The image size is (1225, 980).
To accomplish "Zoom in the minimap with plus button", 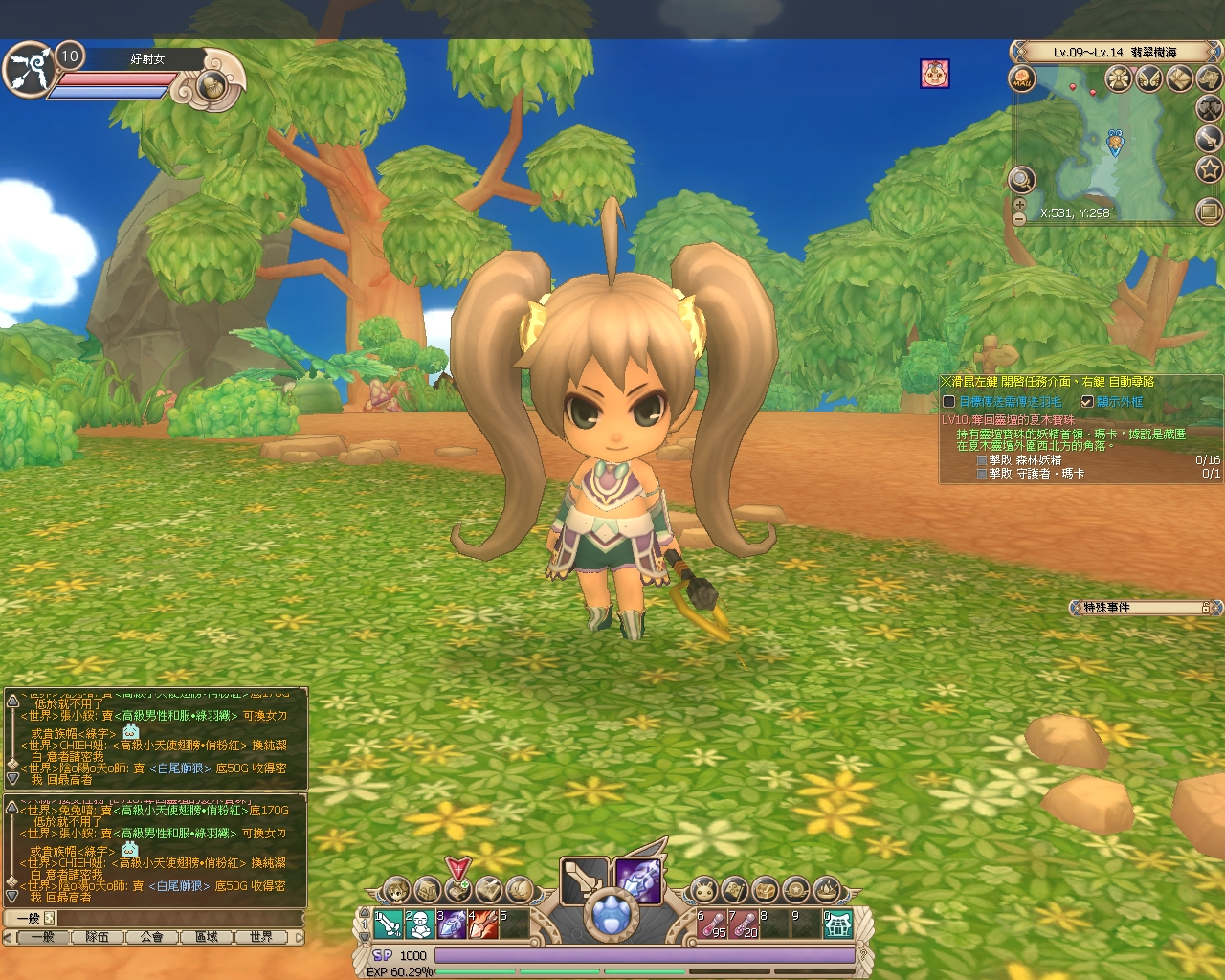I will point(1019,204).
